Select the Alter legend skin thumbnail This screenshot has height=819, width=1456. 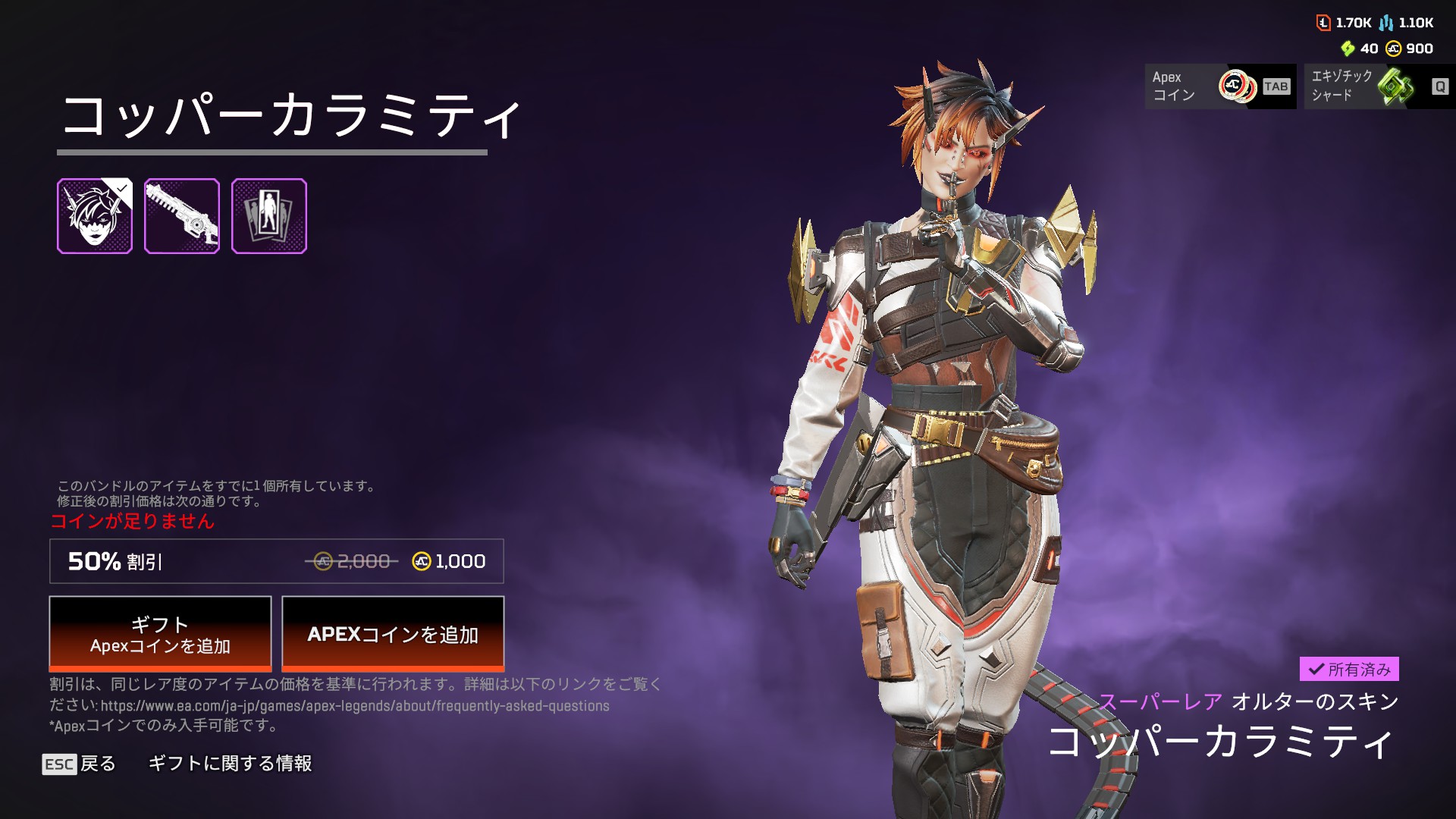coord(95,216)
